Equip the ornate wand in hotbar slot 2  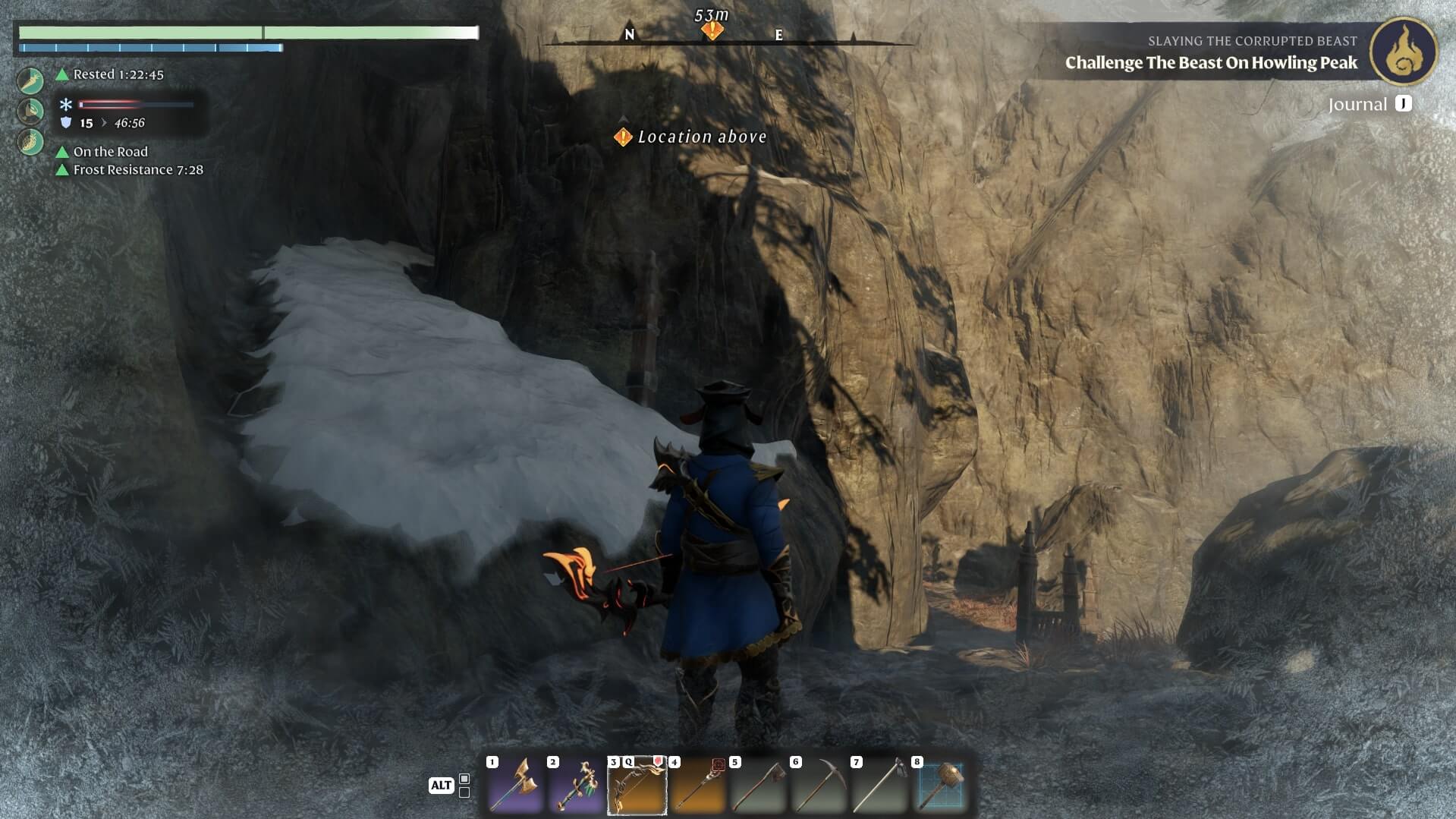[576, 785]
